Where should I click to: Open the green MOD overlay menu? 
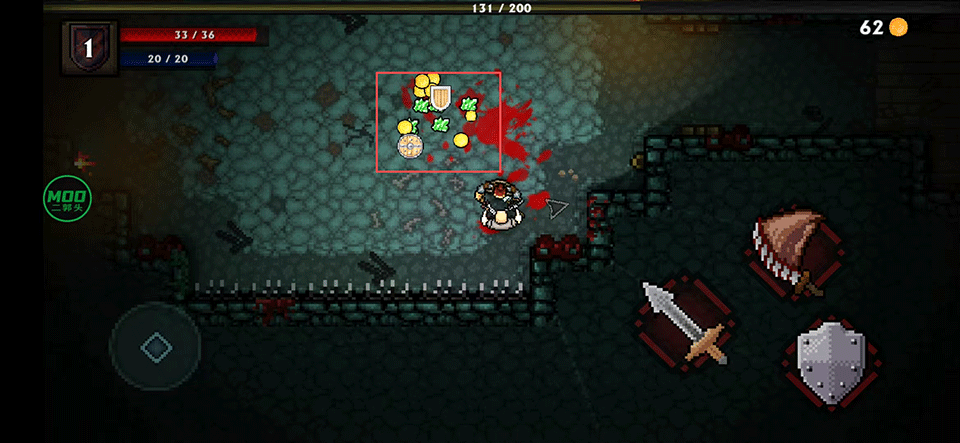(67, 199)
